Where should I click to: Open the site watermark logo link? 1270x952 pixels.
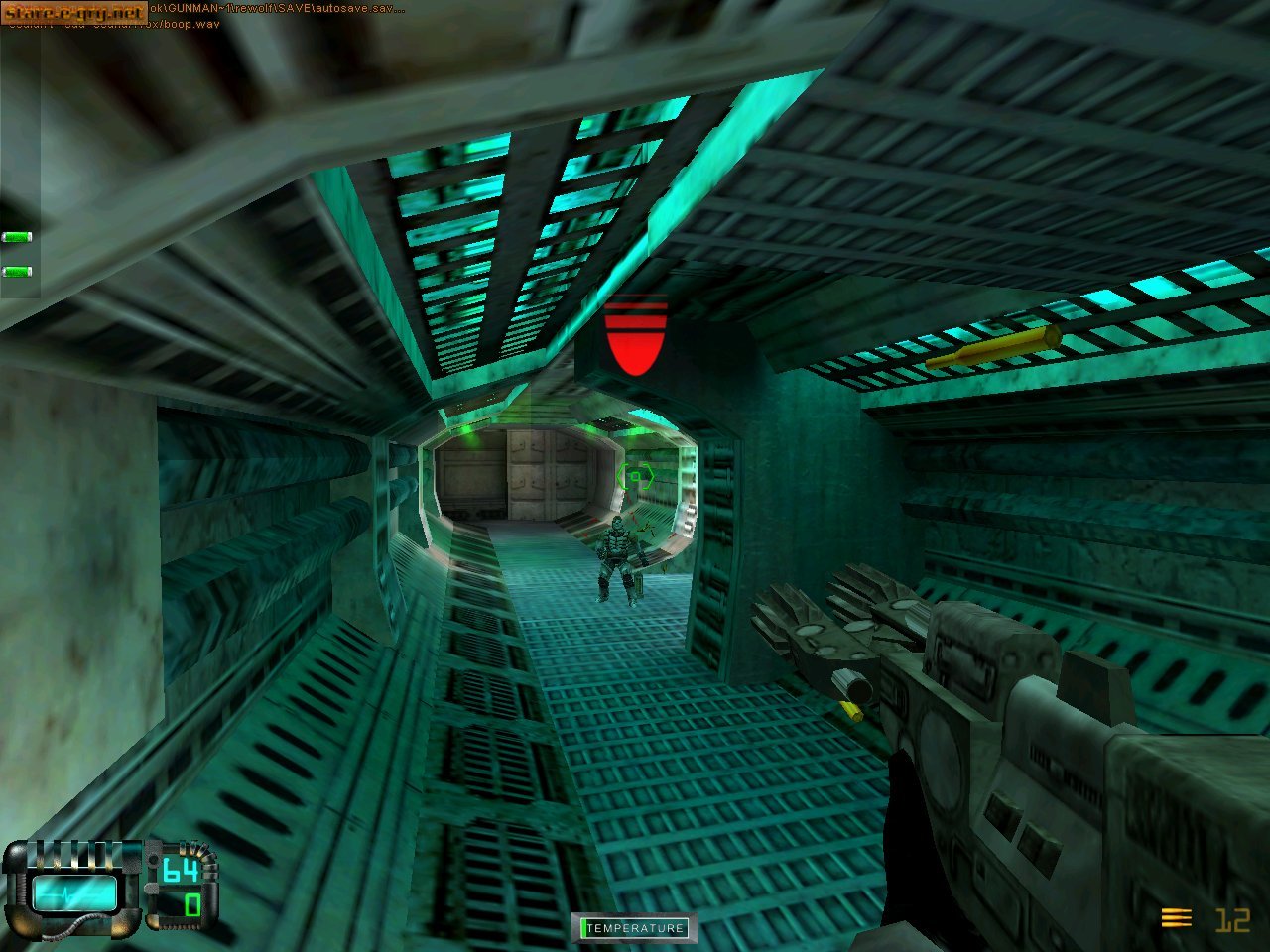73,13
